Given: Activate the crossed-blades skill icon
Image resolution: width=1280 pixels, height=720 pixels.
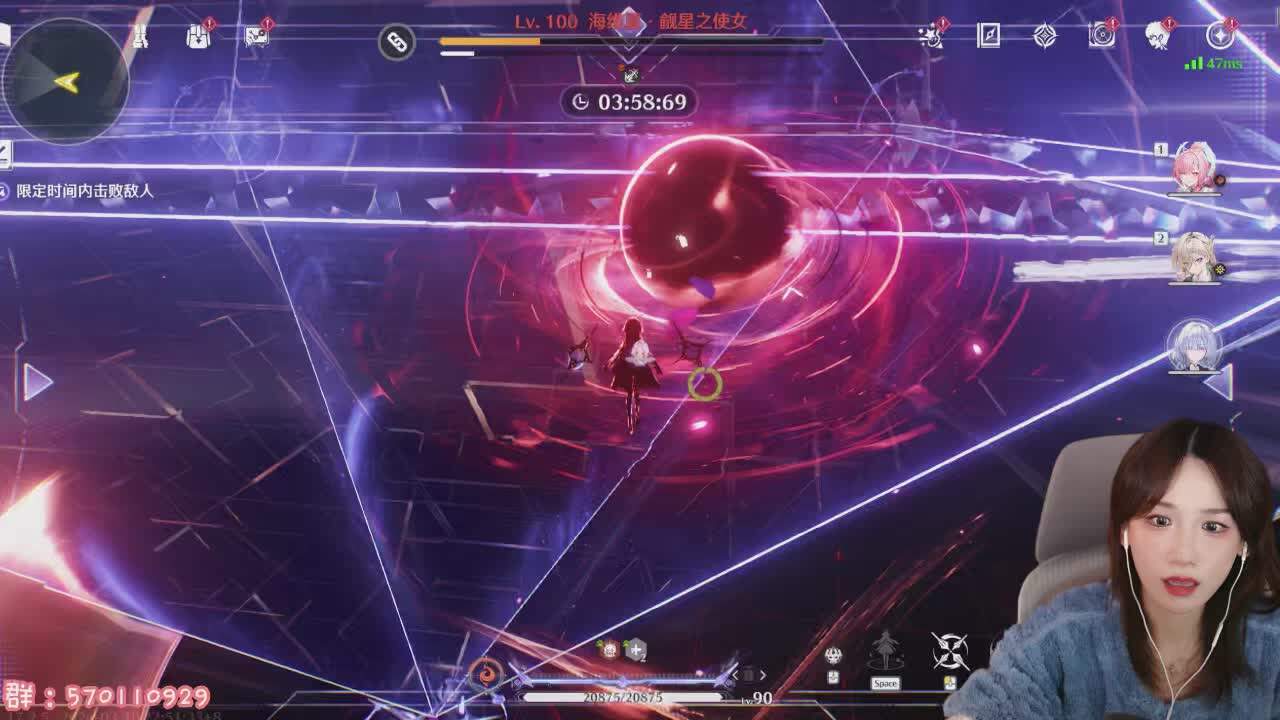Looking at the screenshot, I should 949,652.
